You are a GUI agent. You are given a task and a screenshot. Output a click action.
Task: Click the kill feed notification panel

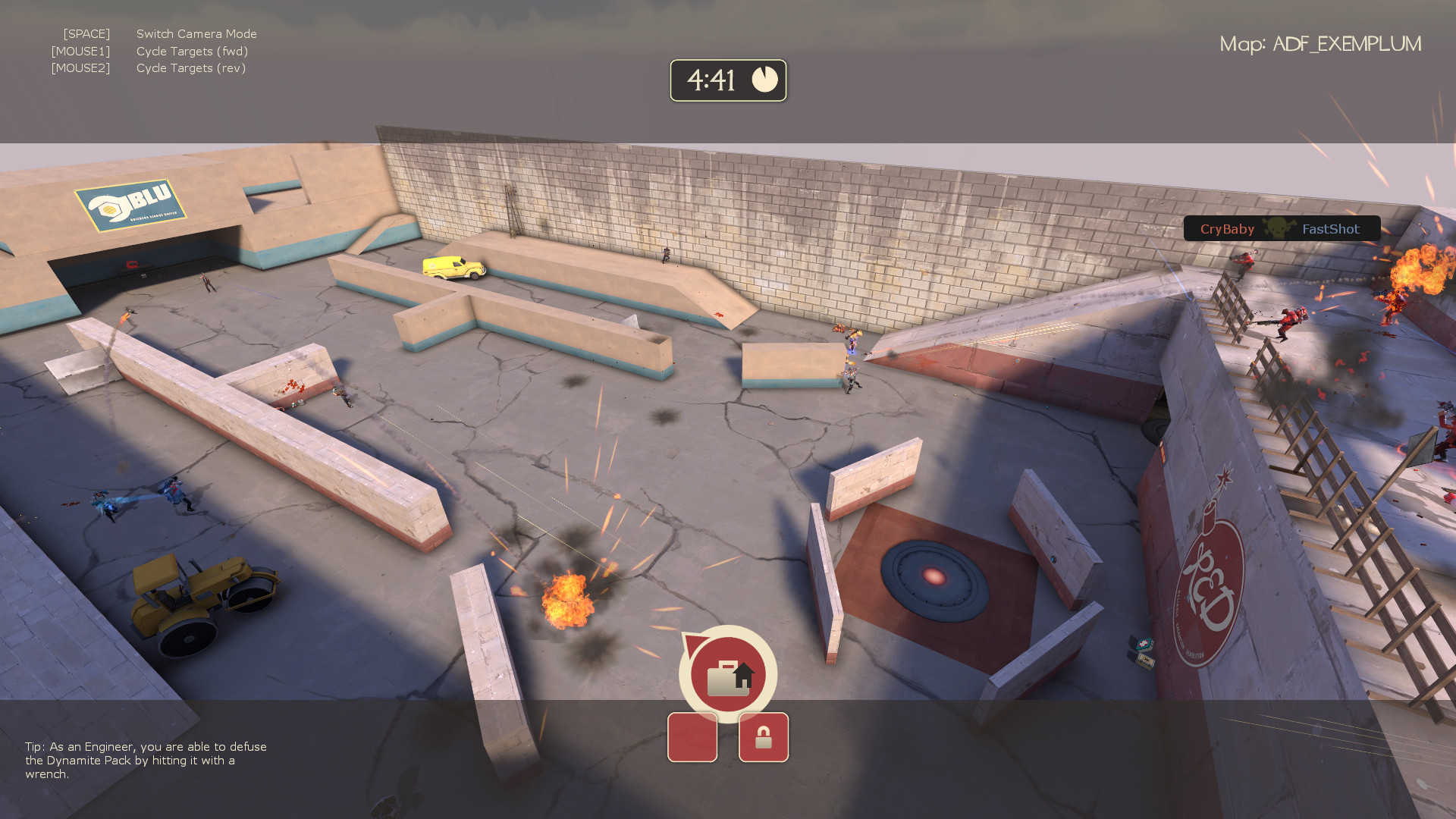tap(1282, 228)
